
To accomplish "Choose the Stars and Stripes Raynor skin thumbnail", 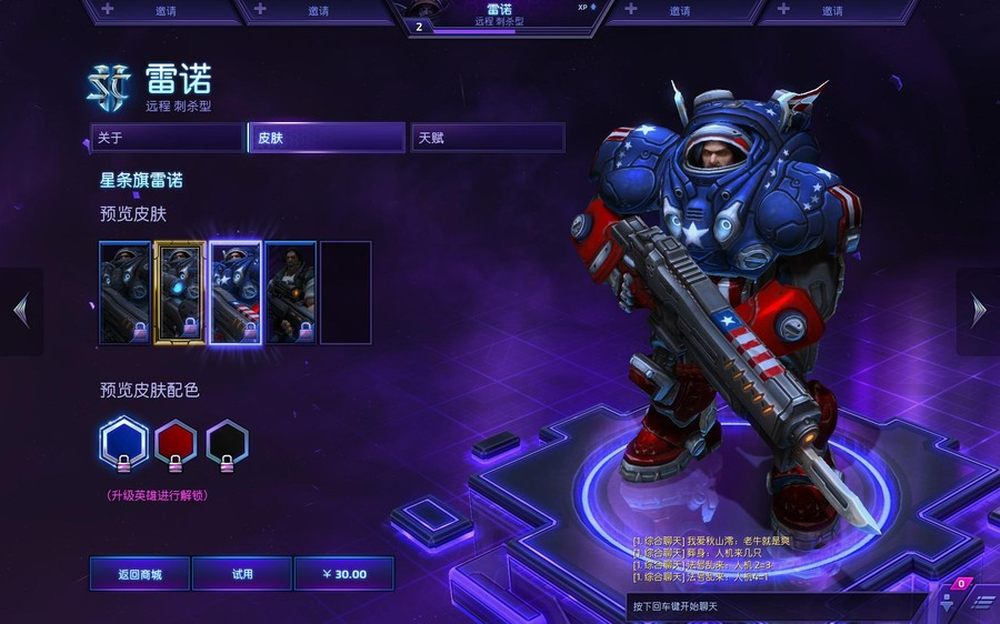I will point(236,292).
